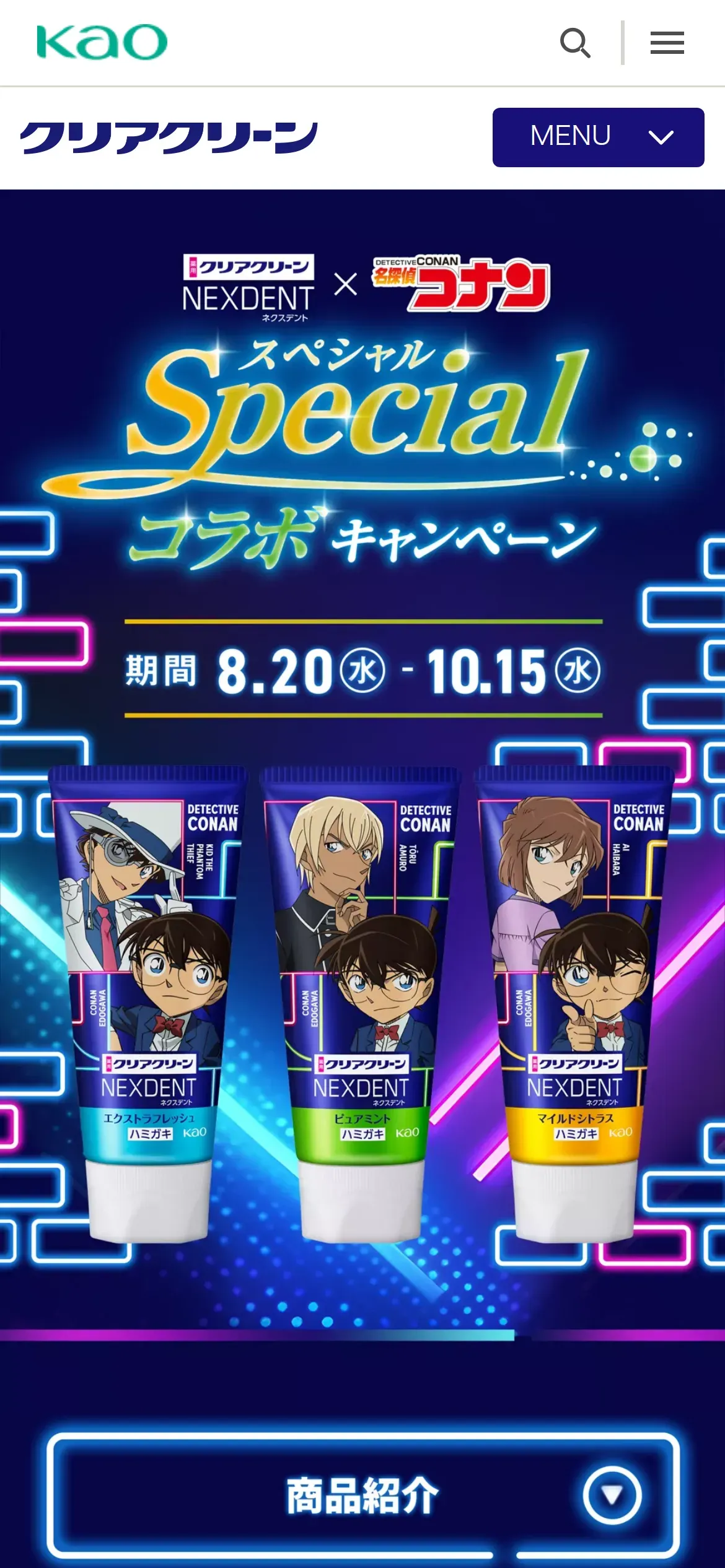Open the site search magnifier icon
This screenshot has height=1568, width=725.
click(x=575, y=43)
